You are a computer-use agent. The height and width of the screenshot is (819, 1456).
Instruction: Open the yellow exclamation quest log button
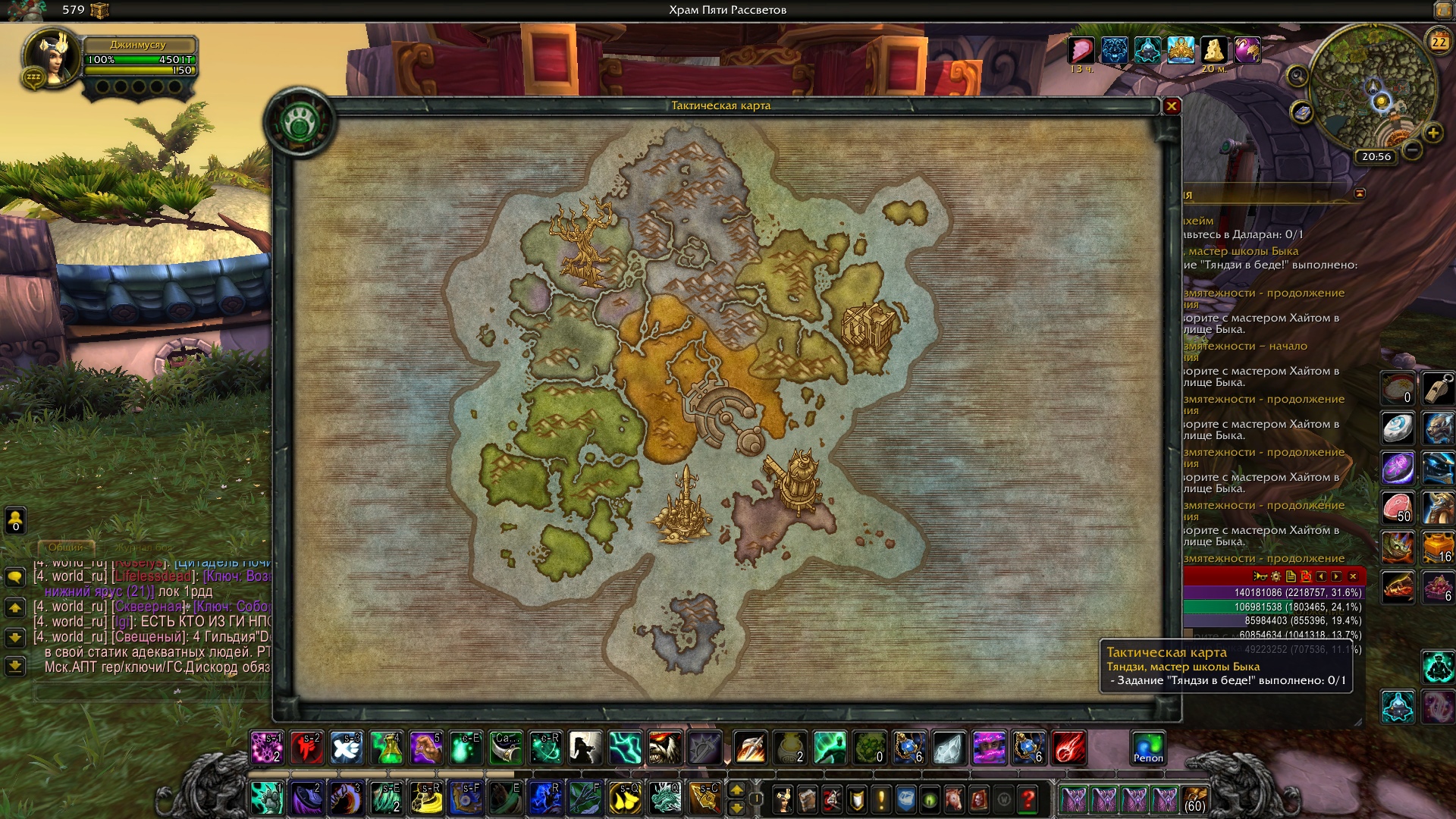click(881, 799)
